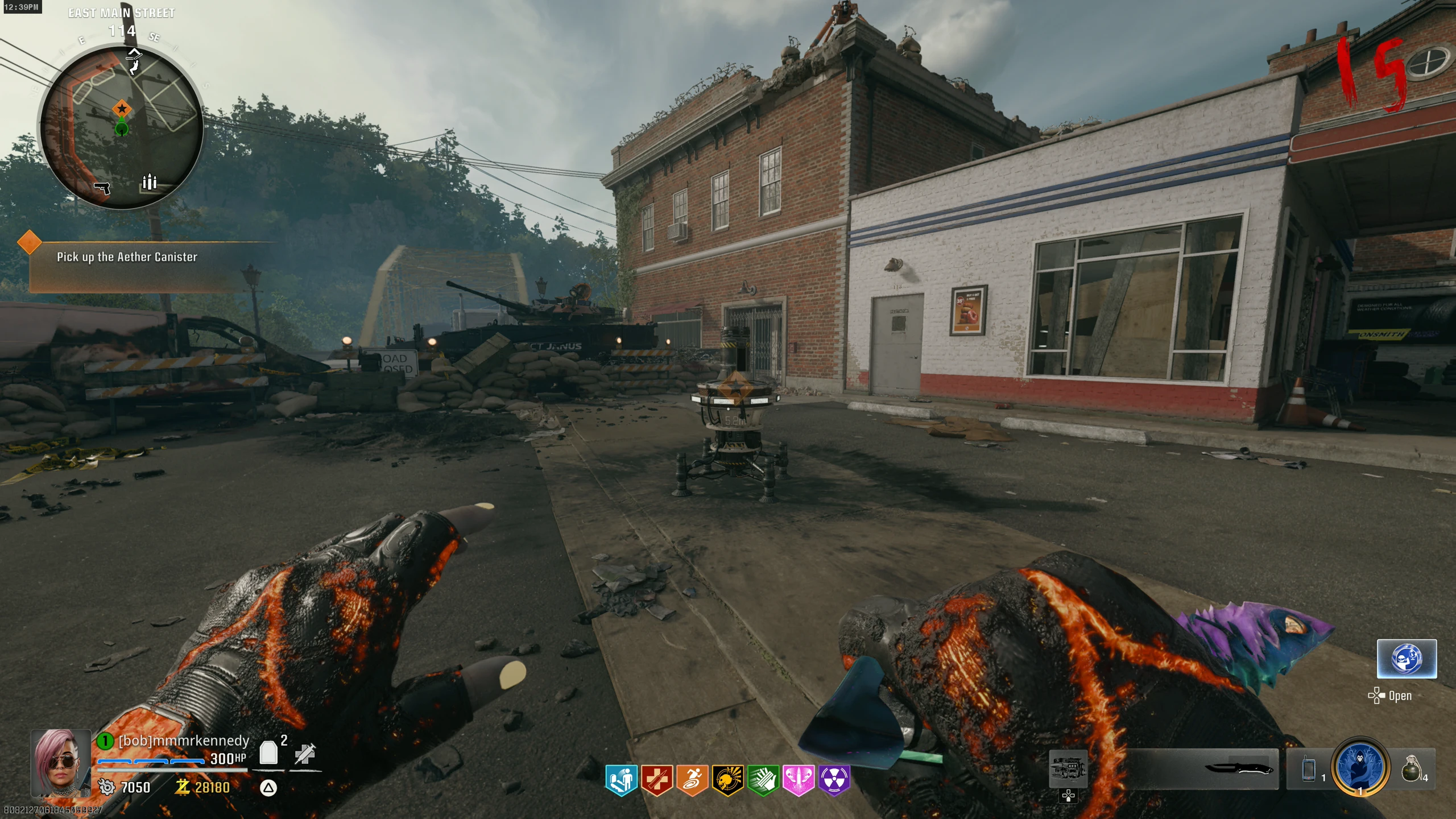Select the Aether Canister objective tracker
The width and height of the screenshot is (1456, 819).
[127, 257]
